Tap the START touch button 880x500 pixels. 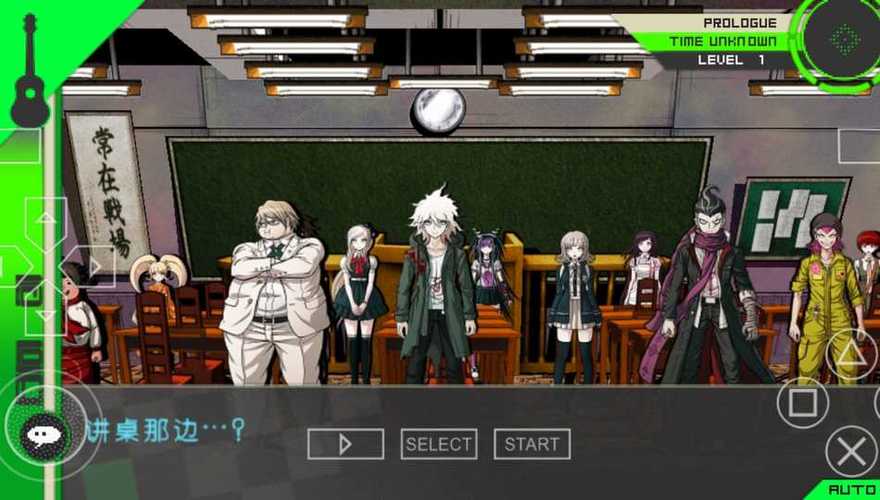532,444
